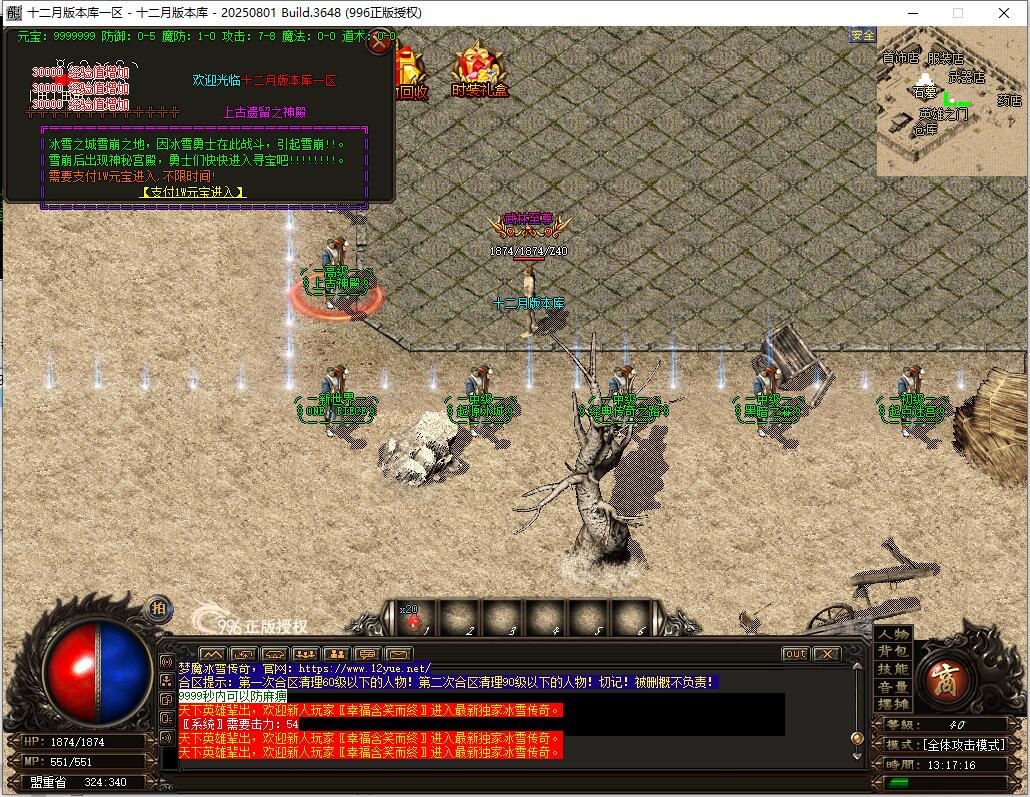This screenshot has height=797, width=1030.
Task: Open the 人物 character panel
Action: (x=894, y=634)
